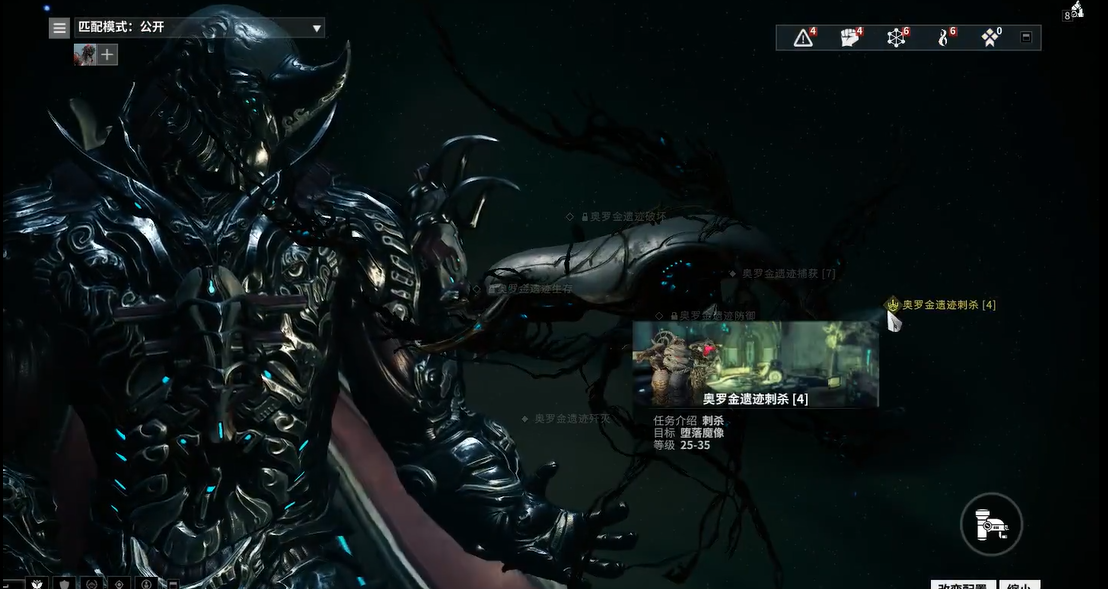Open the hexagonal web icon tab

pos(896,38)
